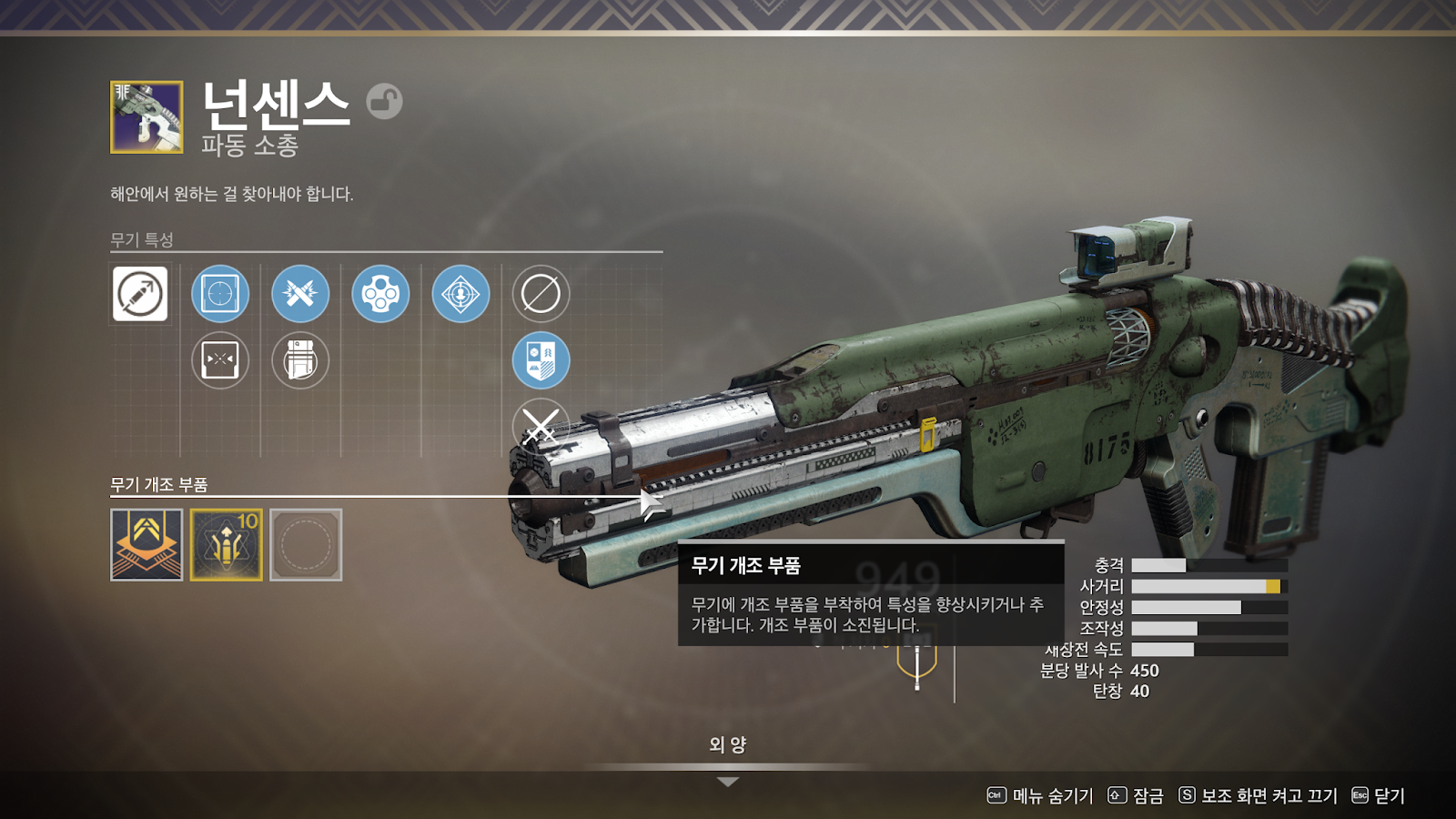
Task: Choose the blue crosshair scope perk
Action: pyautogui.click(x=220, y=294)
